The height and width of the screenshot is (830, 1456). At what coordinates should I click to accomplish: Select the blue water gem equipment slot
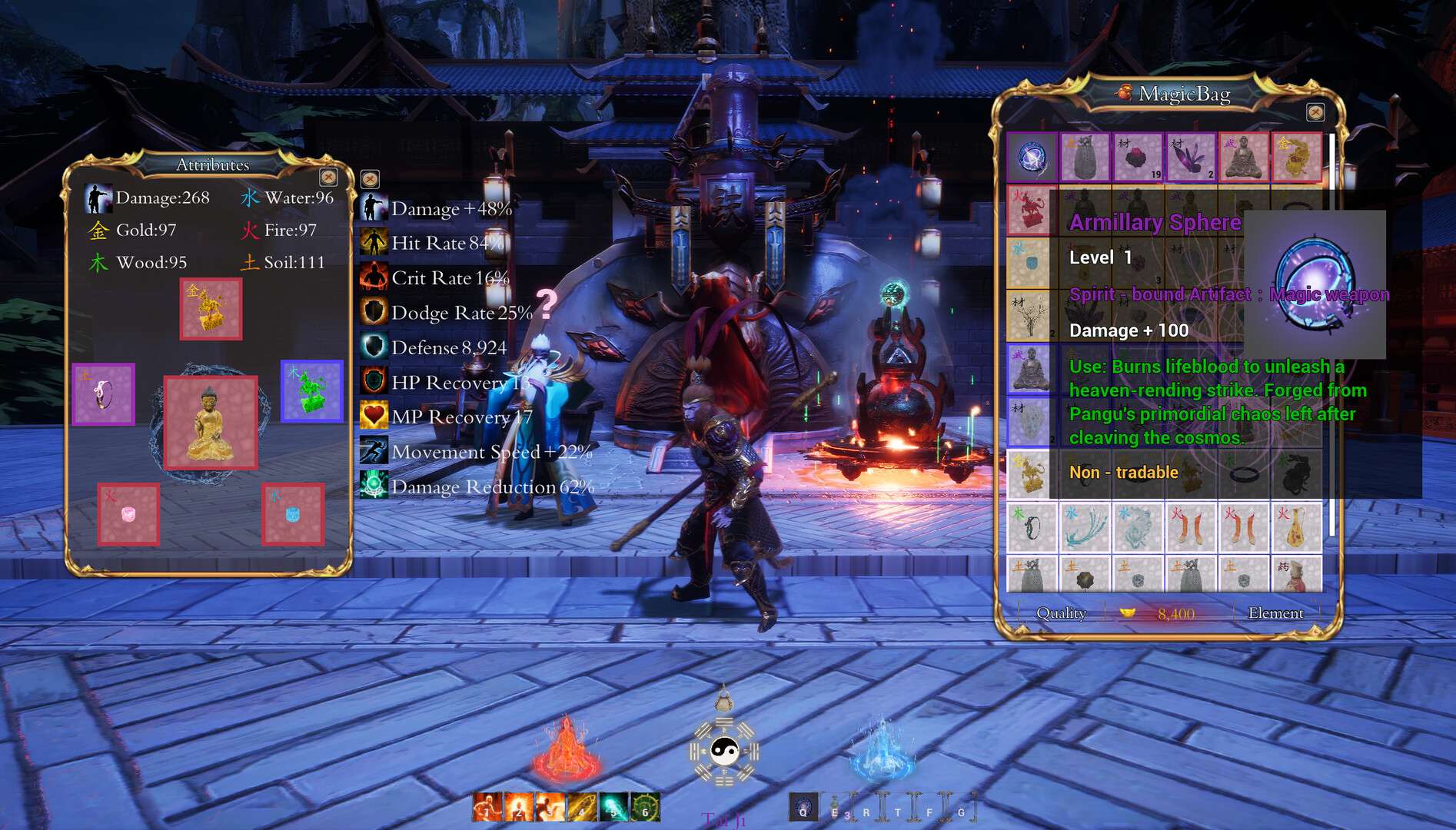pyautogui.click(x=292, y=514)
